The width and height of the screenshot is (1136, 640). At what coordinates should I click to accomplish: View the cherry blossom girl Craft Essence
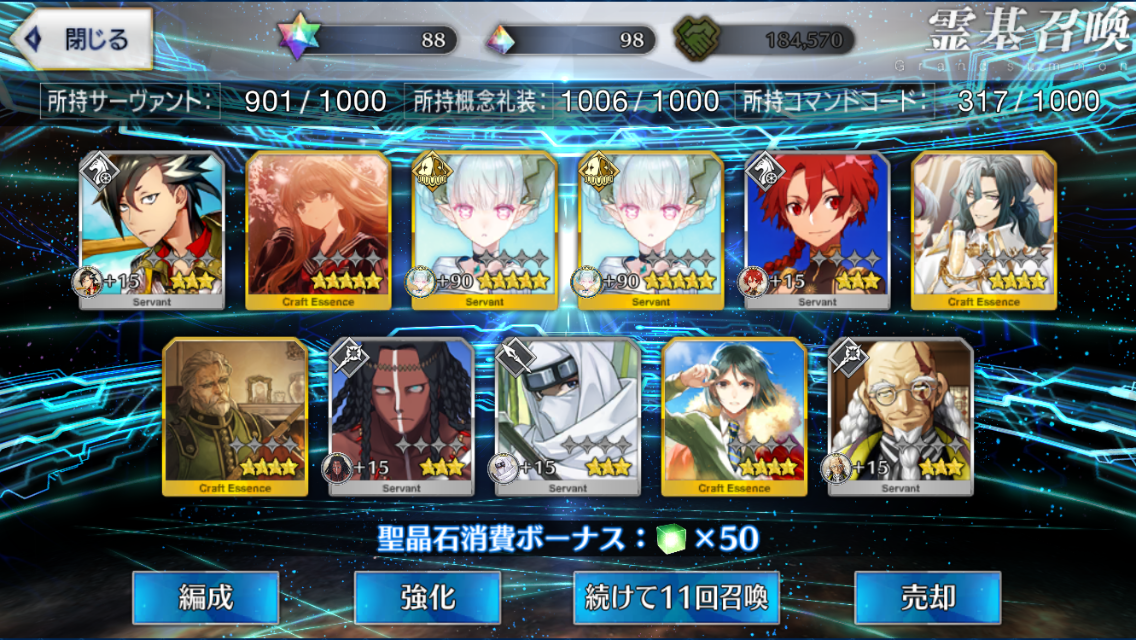318,230
